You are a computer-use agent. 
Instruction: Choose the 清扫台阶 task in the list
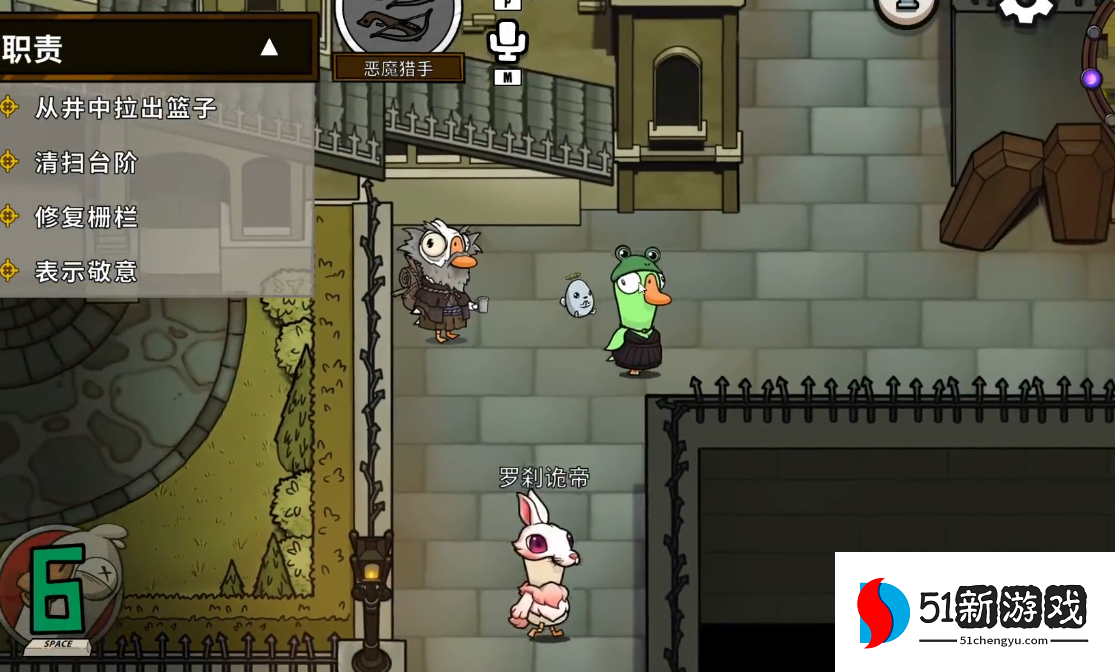point(86,162)
